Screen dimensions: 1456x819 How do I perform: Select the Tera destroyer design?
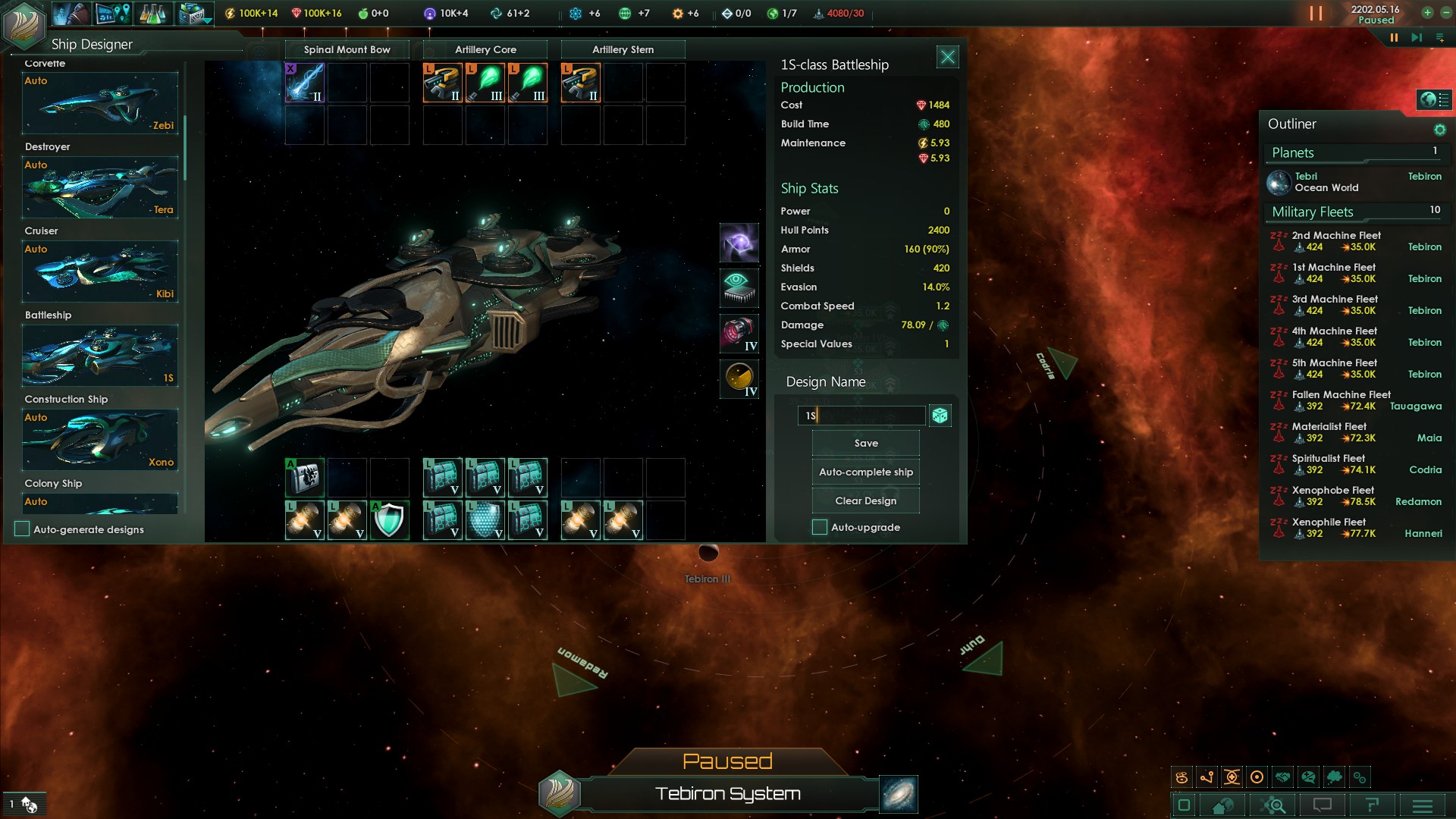(x=100, y=187)
